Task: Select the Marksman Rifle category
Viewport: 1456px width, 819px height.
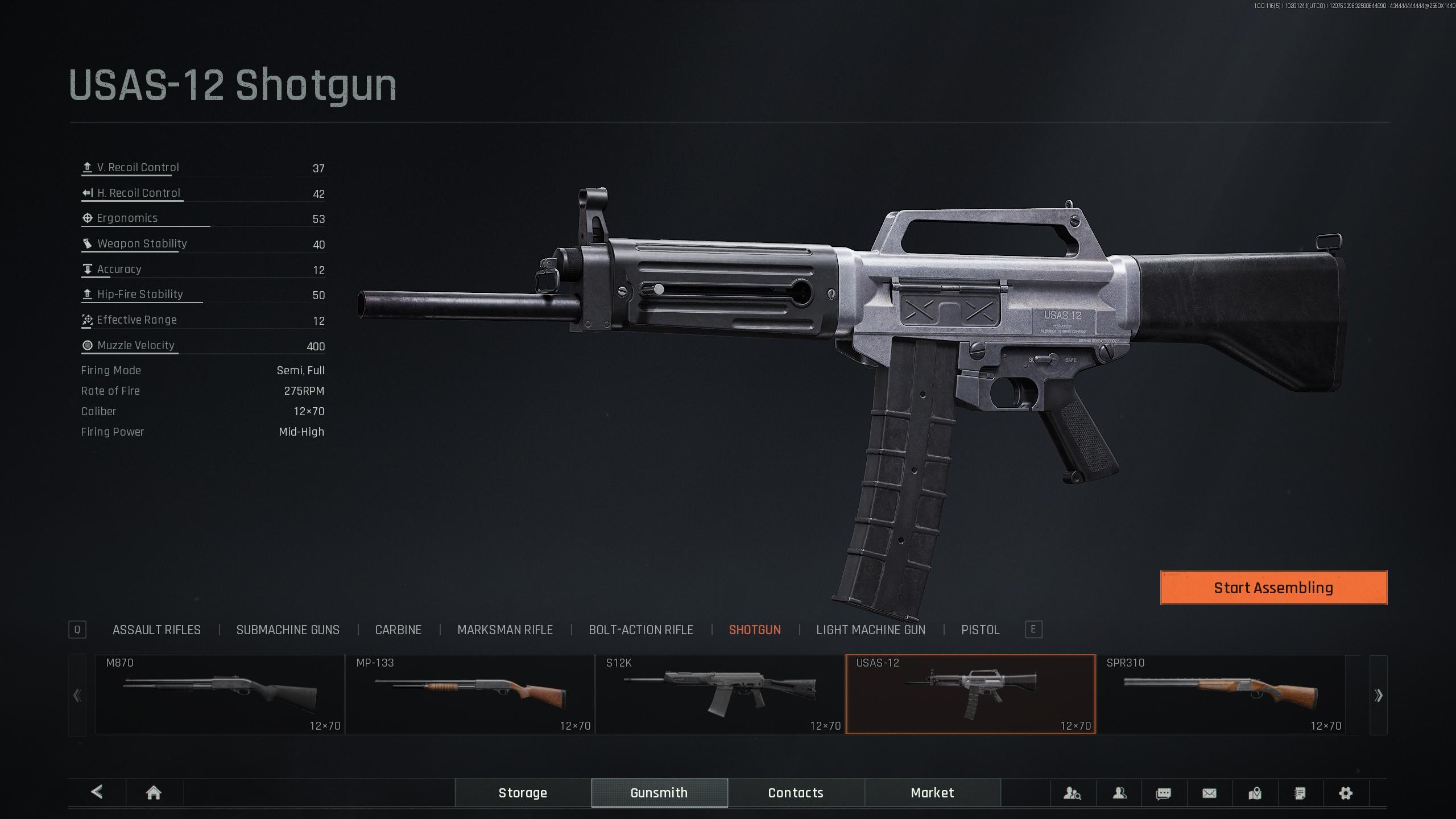Action: click(504, 630)
